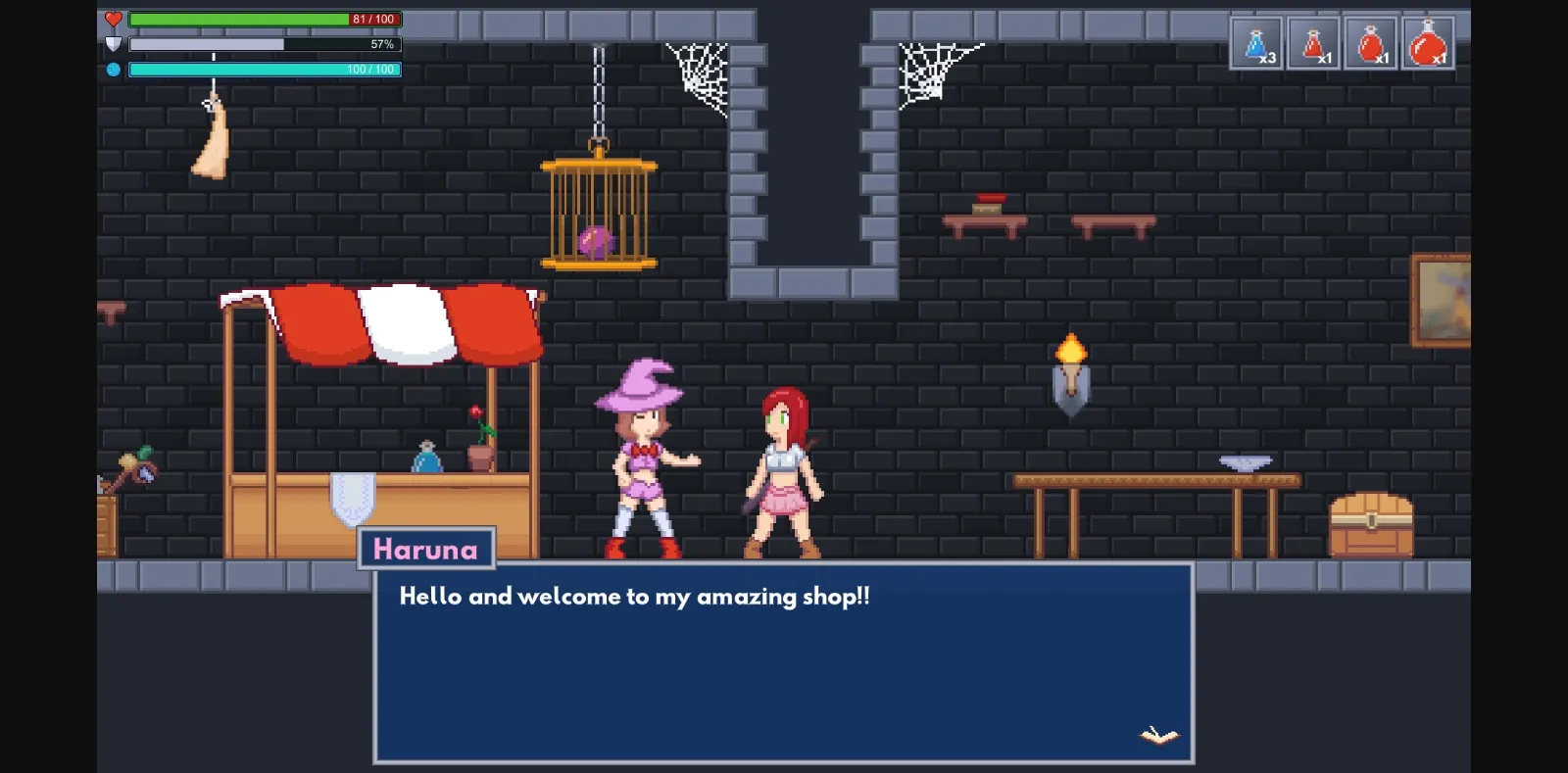
Task: Click the blue mana orb icon
Action: 113,69
